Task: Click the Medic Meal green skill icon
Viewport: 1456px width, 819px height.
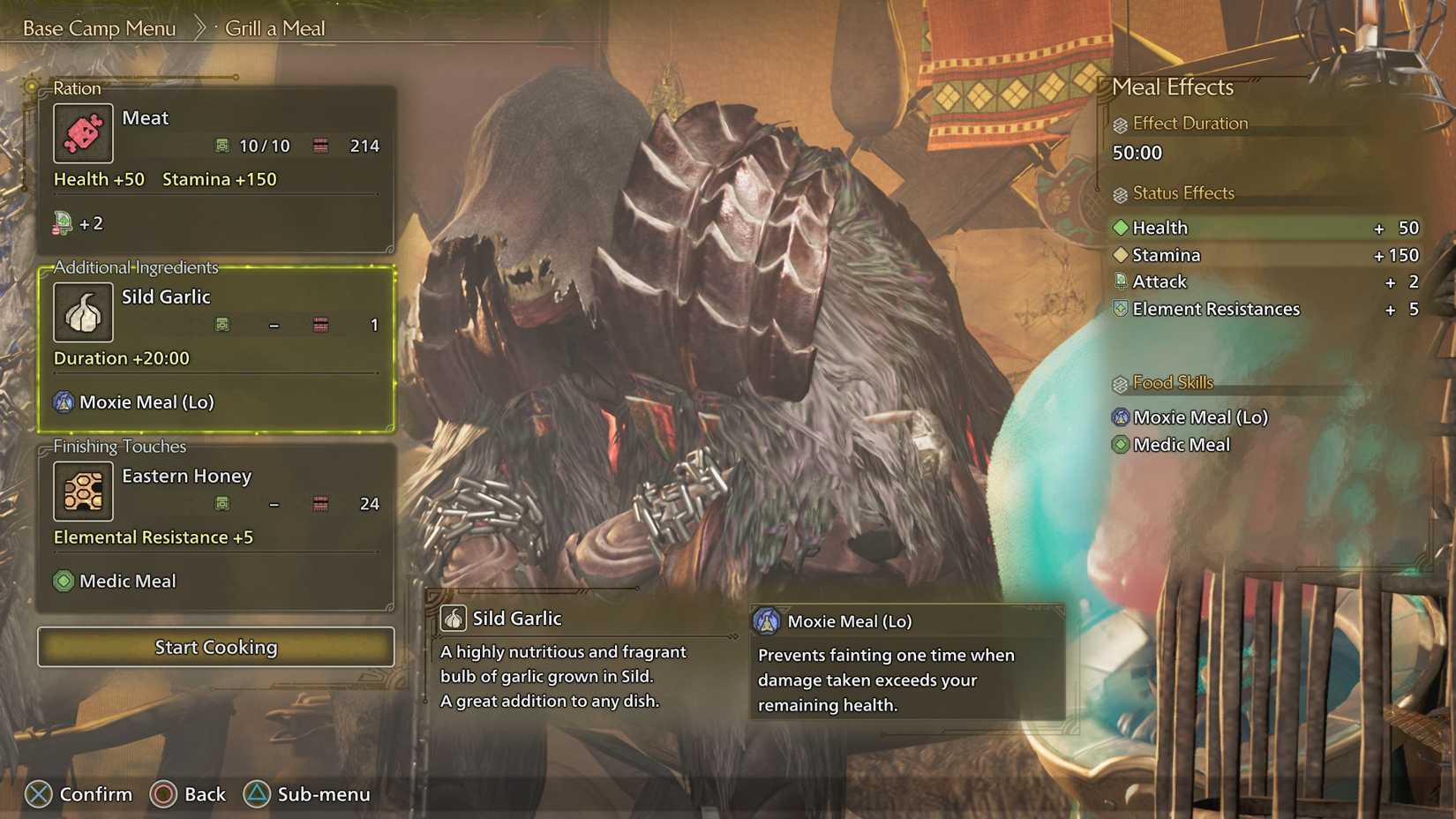Action: [x=62, y=581]
